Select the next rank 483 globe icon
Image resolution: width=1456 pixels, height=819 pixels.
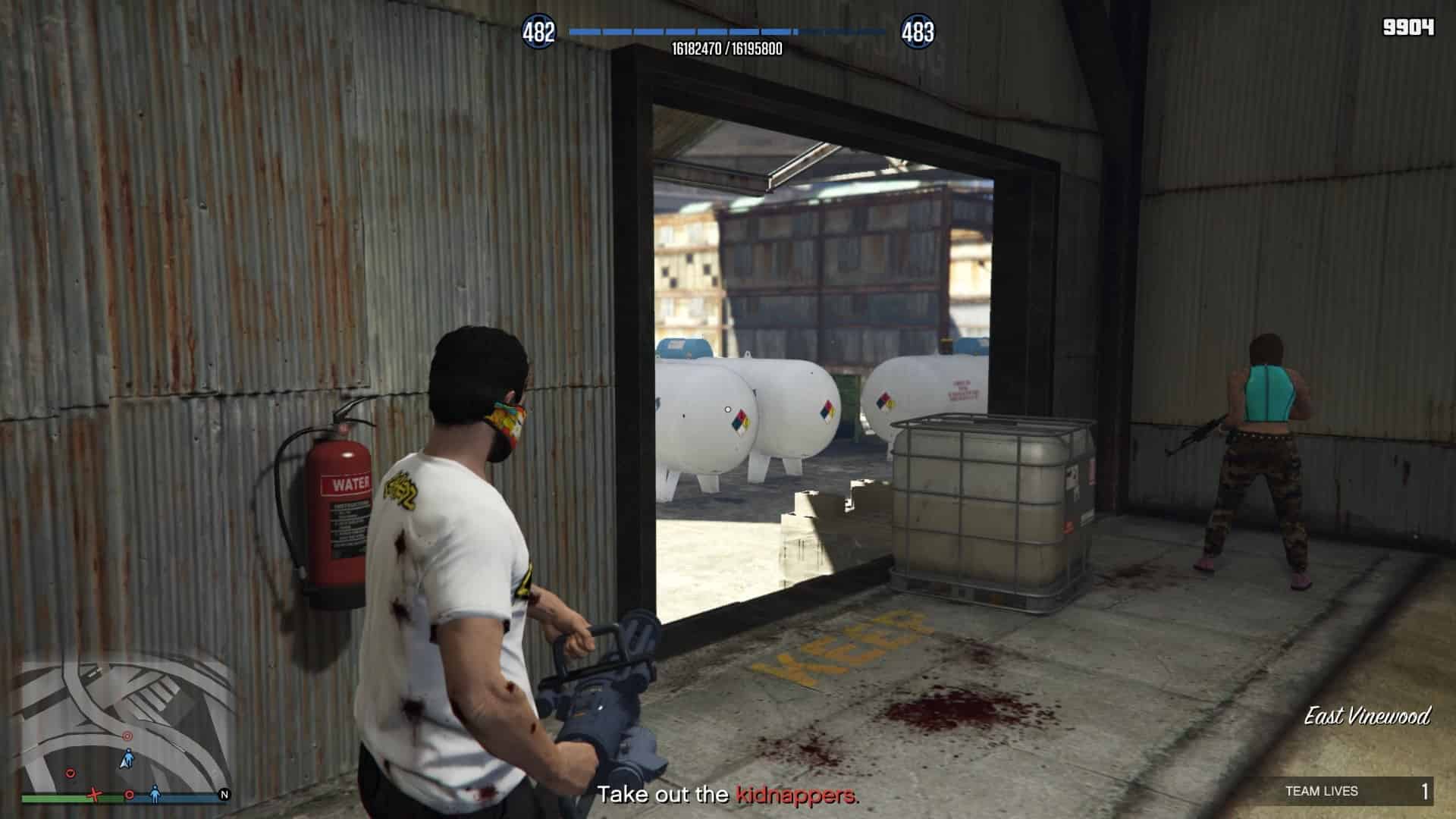918,33
